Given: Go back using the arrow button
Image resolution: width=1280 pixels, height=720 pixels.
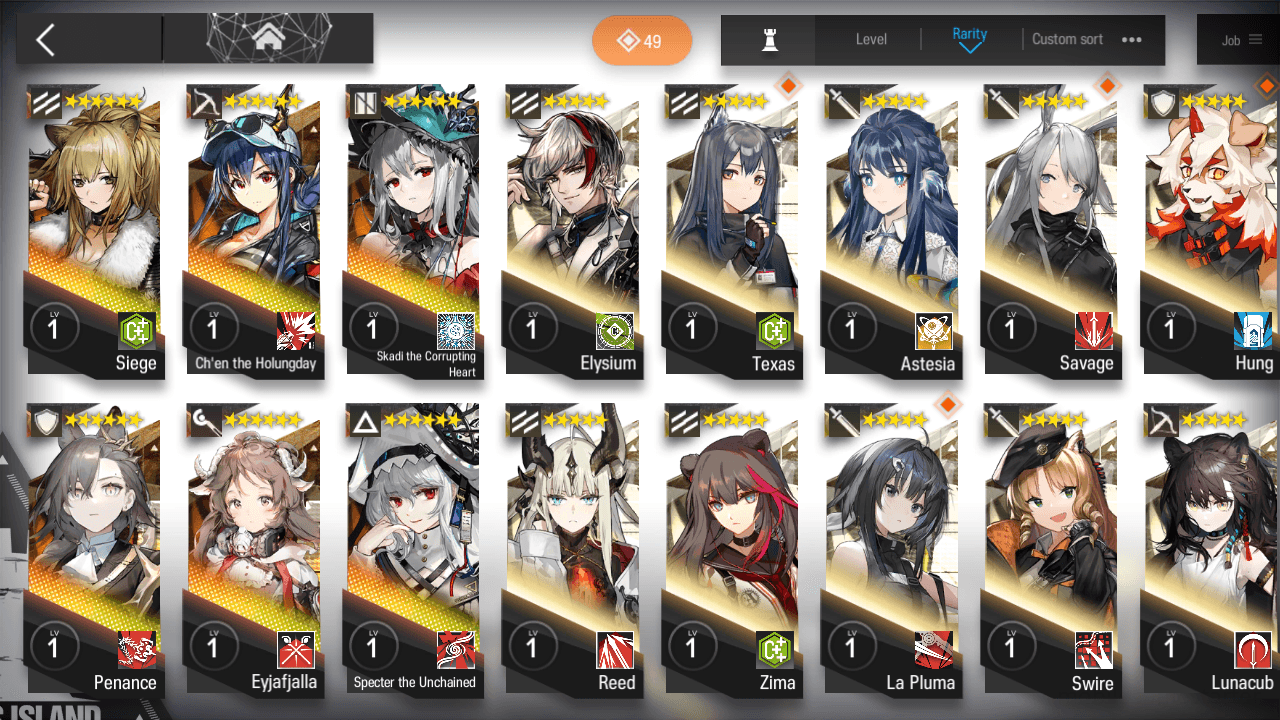Looking at the screenshot, I should (46, 40).
